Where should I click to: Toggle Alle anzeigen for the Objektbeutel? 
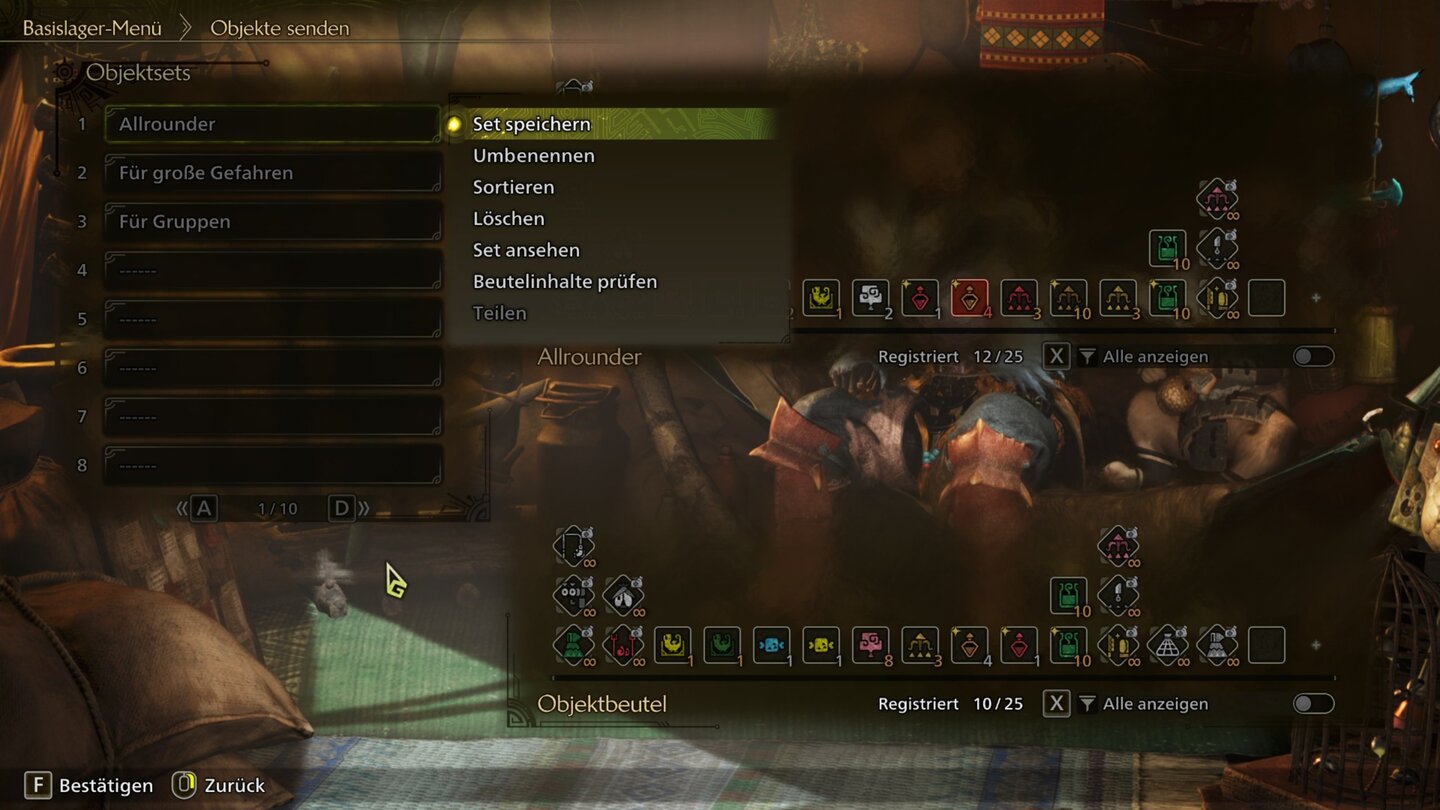tap(1313, 704)
